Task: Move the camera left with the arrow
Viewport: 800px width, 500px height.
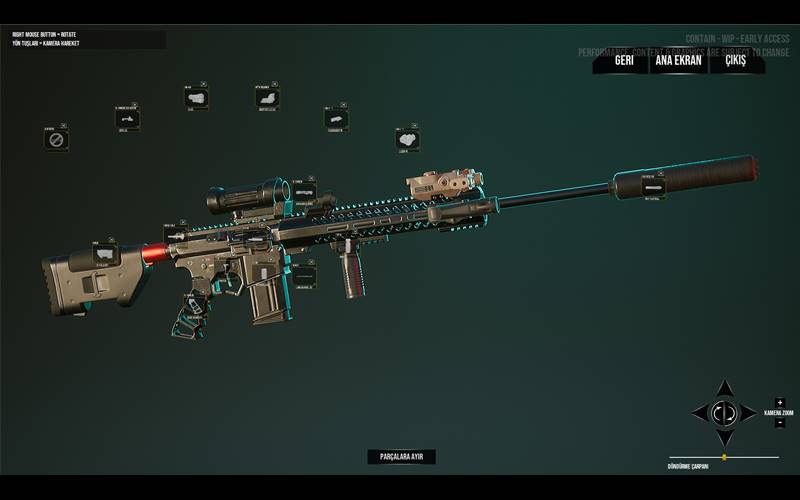Action: tap(700, 412)
